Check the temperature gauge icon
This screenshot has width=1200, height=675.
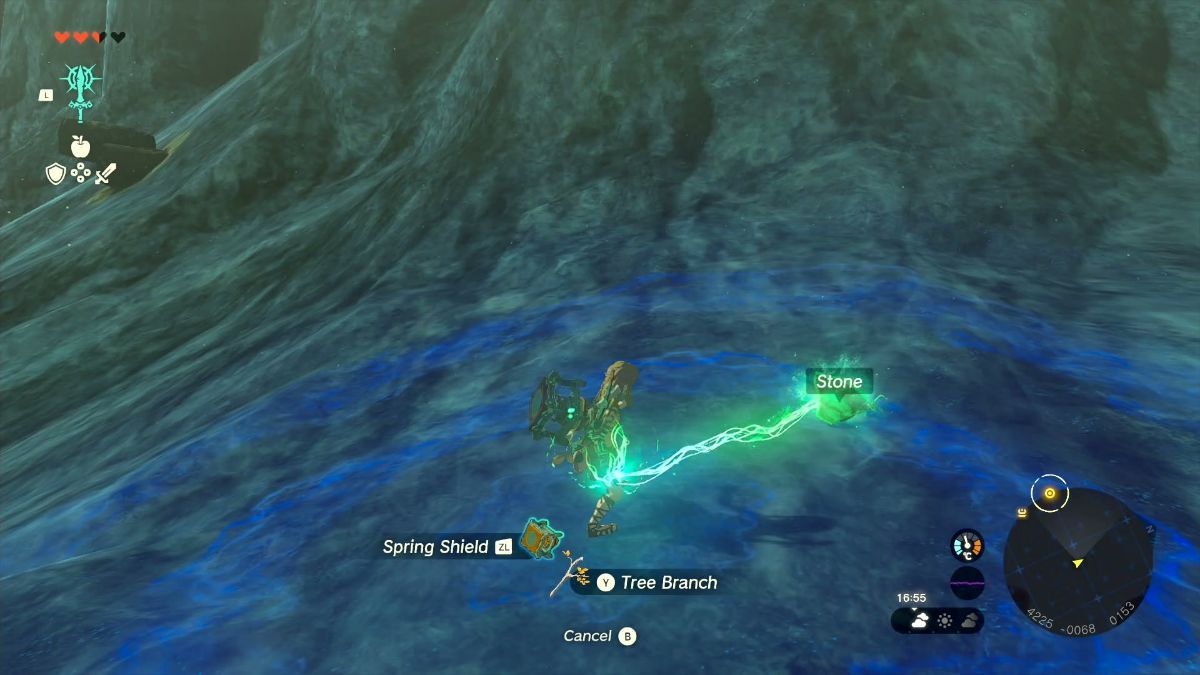point(967,545)
